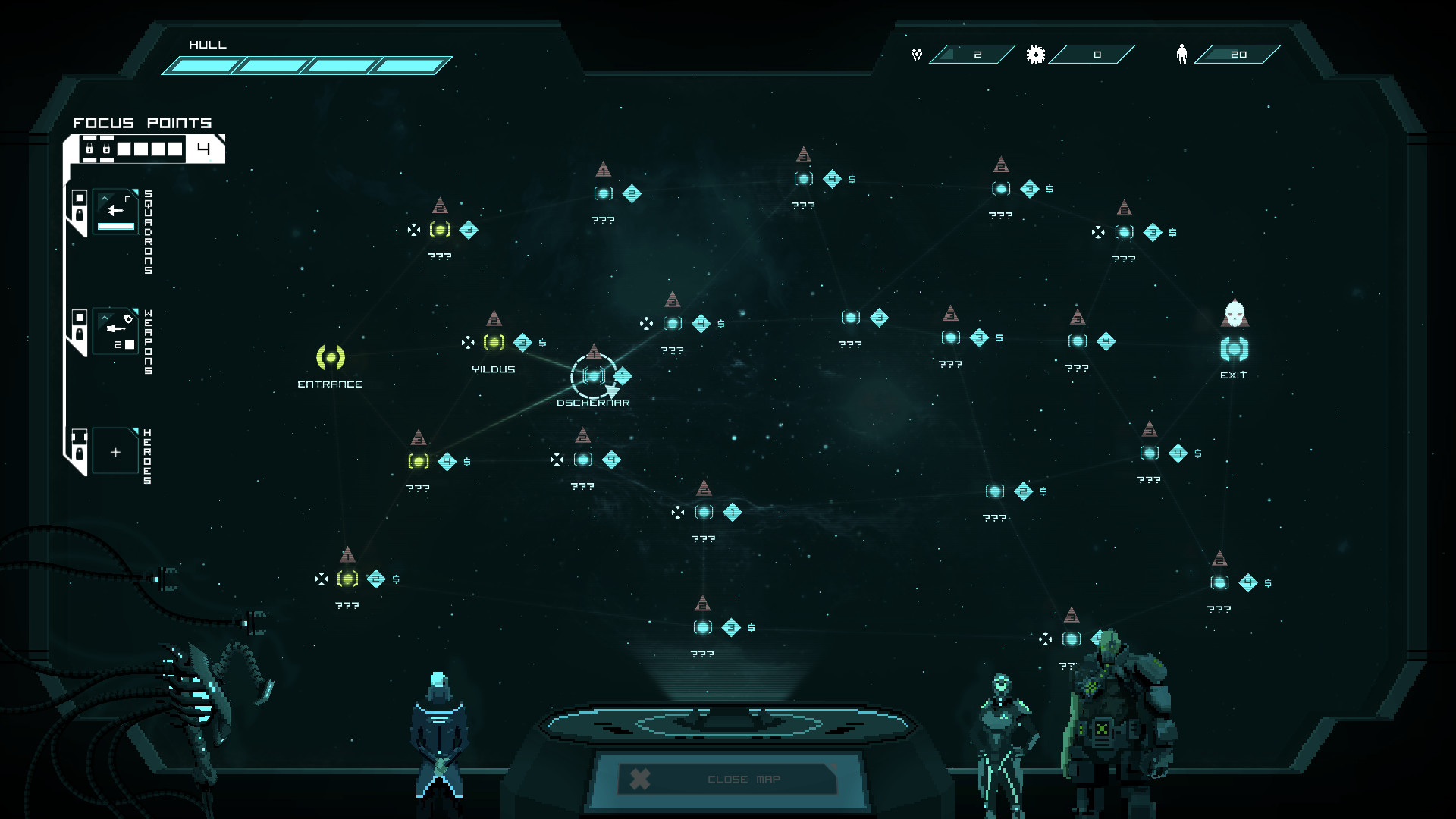Travel to the Exit node

(1234, 350)
